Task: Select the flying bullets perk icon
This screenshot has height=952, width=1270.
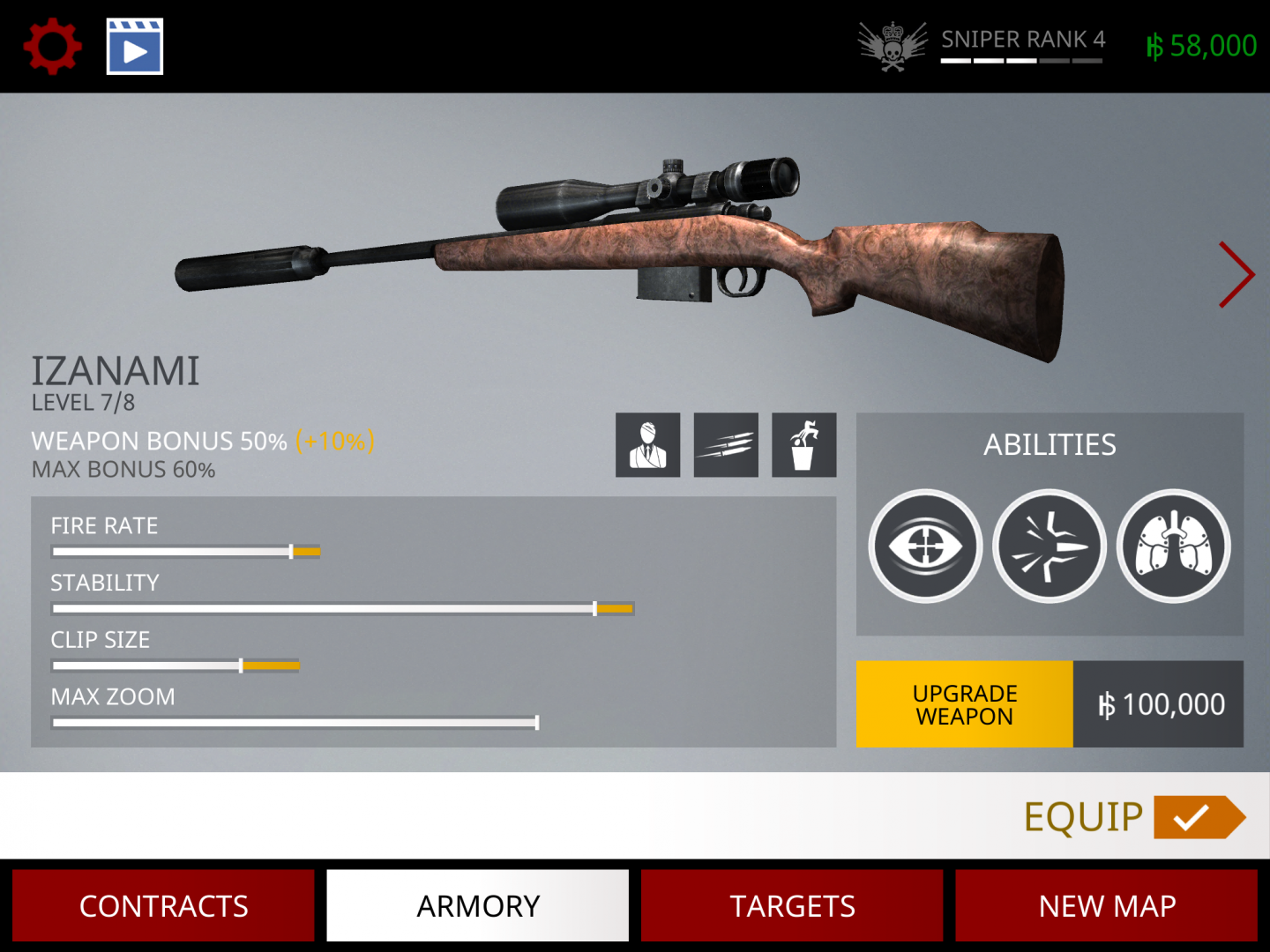Action: (x=726, y=445)
